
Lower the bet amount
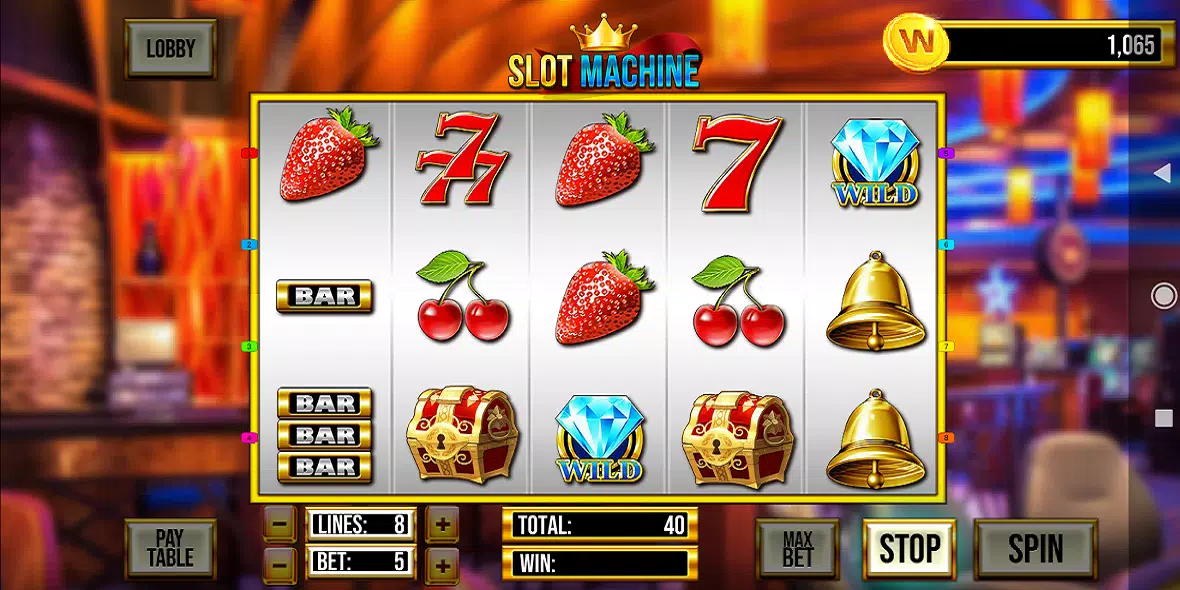(282, 563)
